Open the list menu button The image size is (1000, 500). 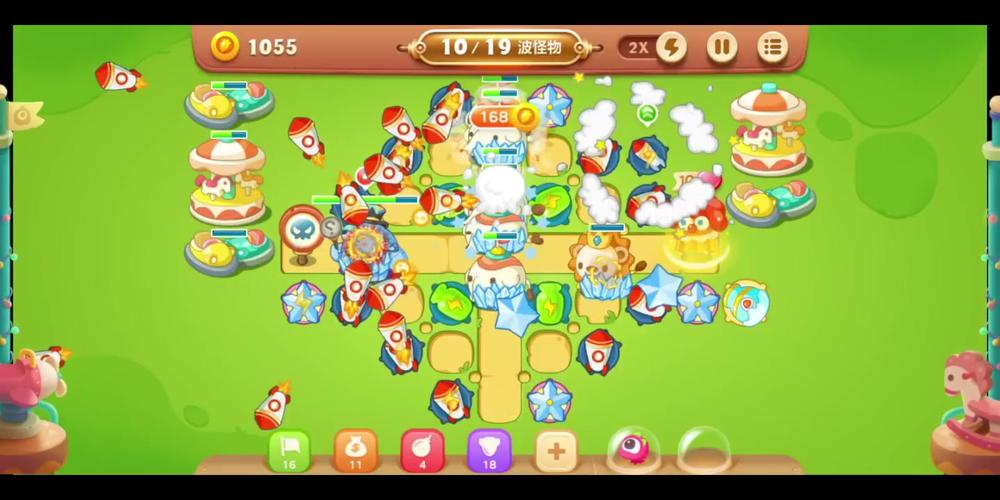pos(772,47)
